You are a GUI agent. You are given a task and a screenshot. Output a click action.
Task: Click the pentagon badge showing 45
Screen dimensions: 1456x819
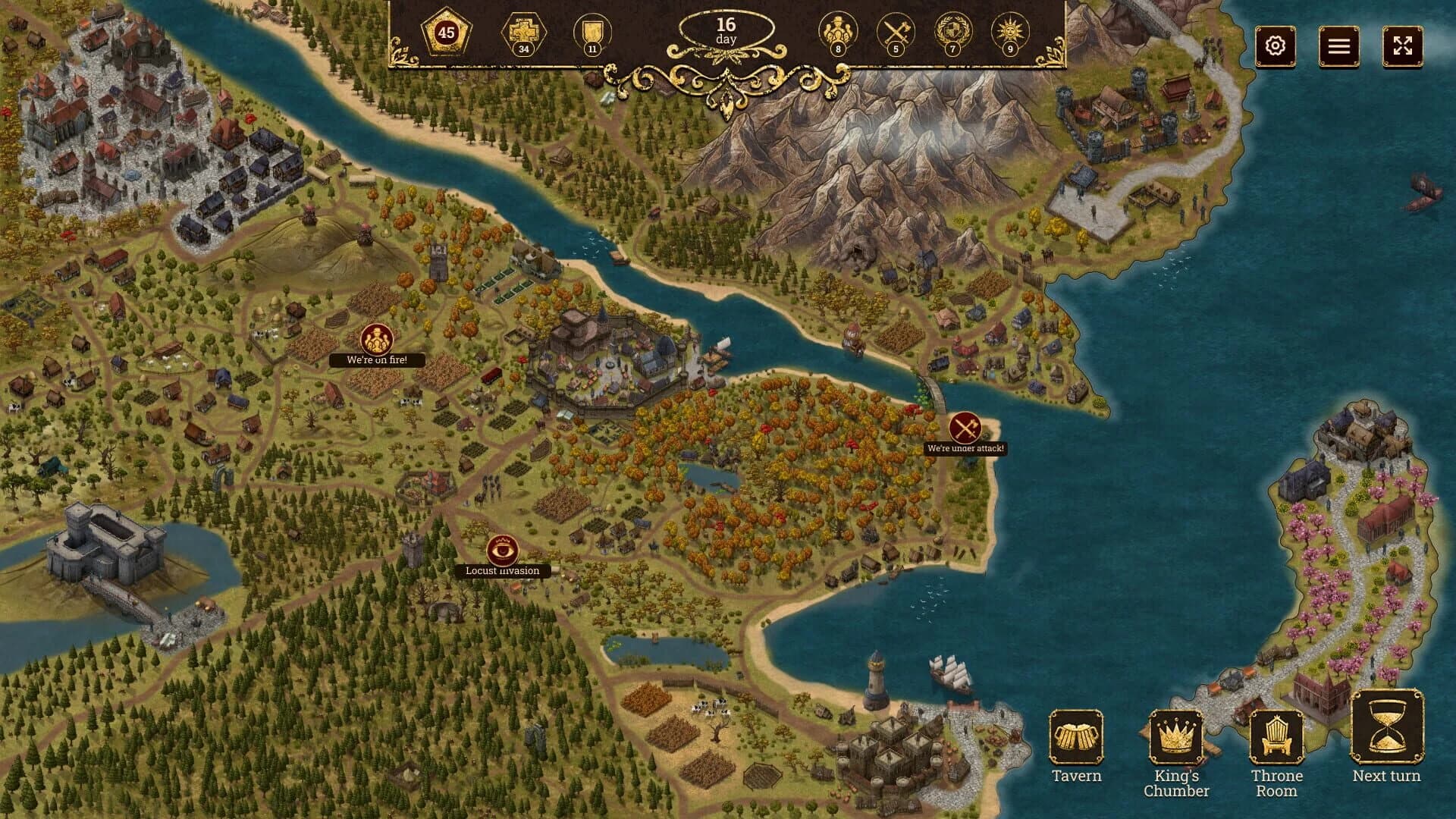[x=447, y=33]
